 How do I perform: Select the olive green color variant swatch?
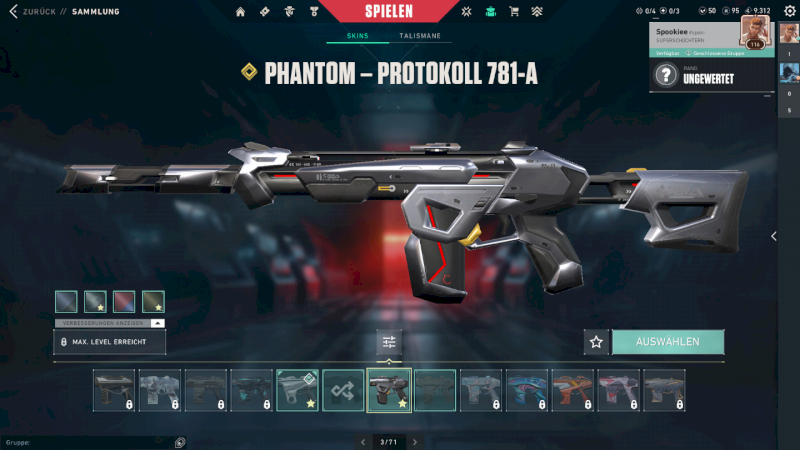153,301
